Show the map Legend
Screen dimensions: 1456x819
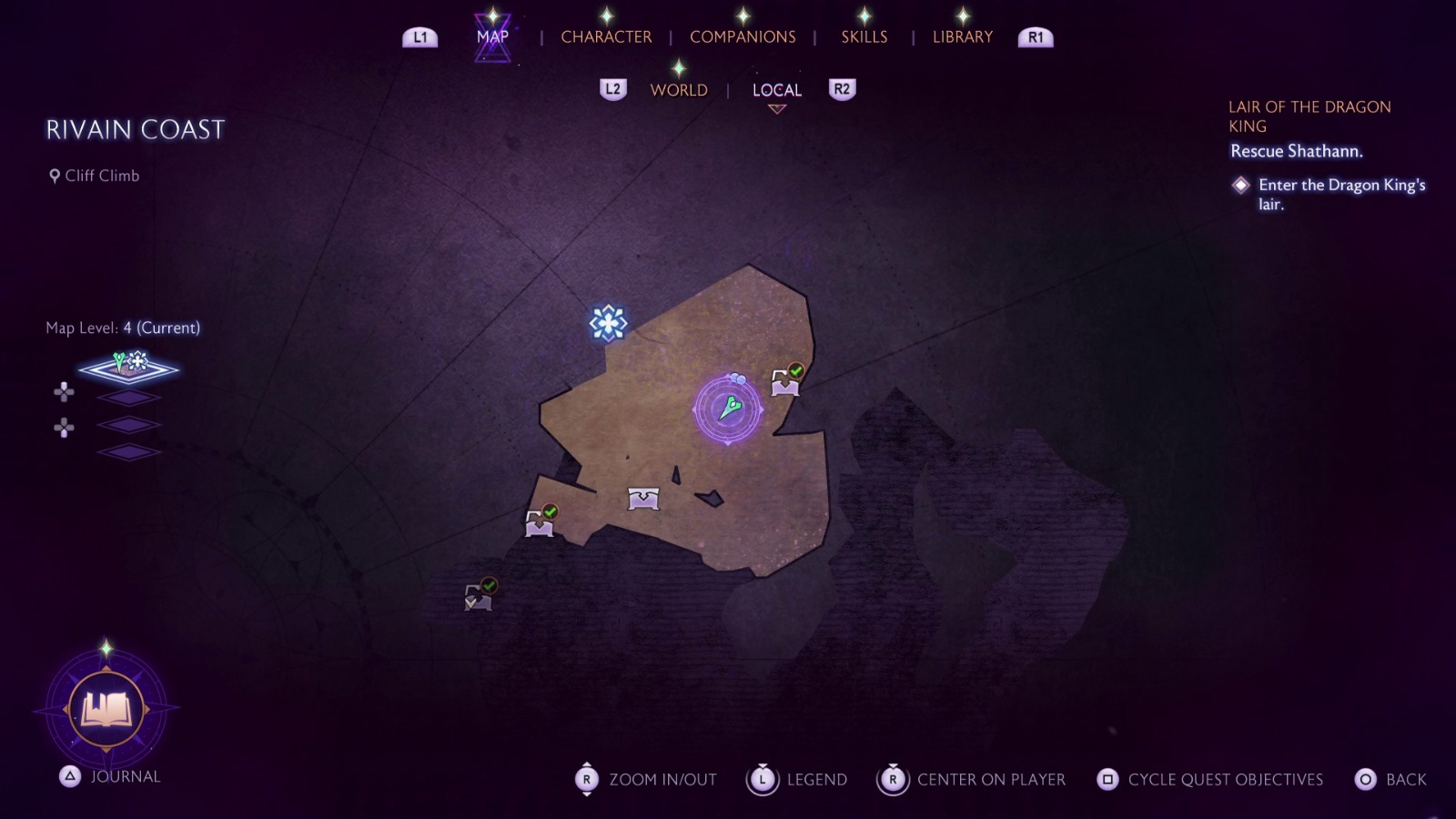click(797, 780)
